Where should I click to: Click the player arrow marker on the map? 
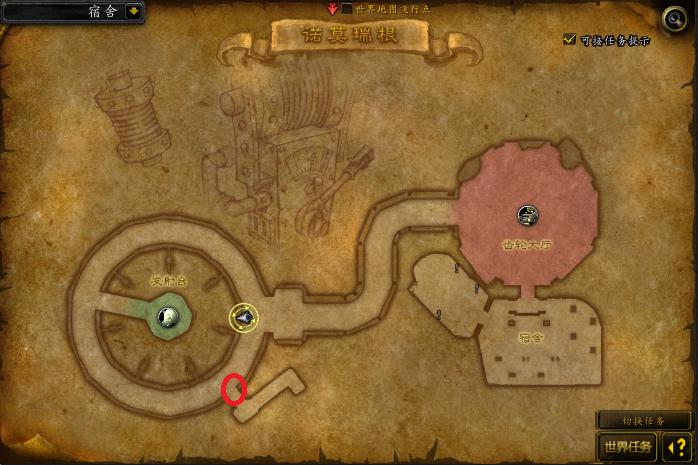click(x=244, y=318)
